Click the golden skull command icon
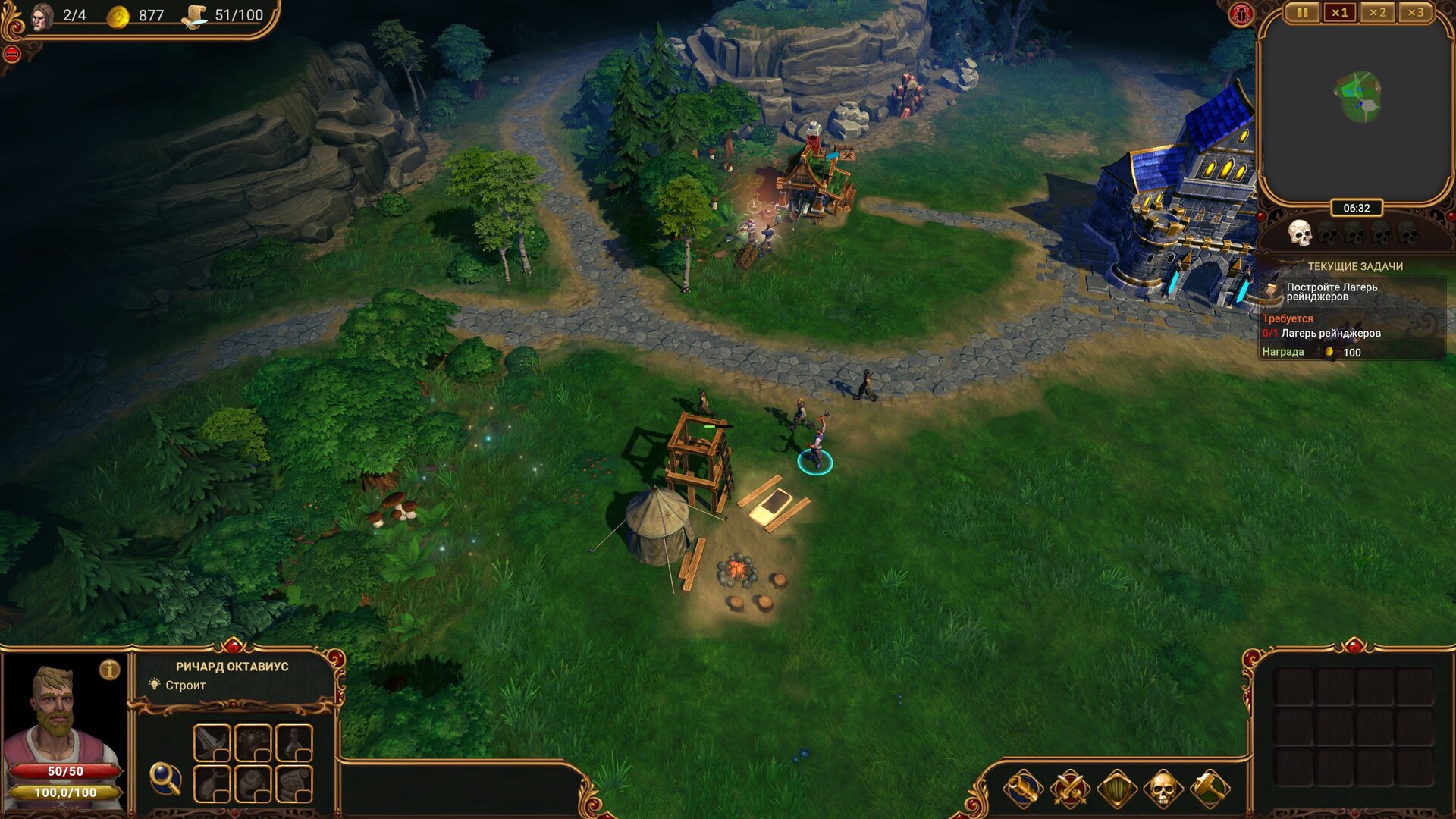This screenshot has width=1456, height=819. click(x=1163, y=789)
